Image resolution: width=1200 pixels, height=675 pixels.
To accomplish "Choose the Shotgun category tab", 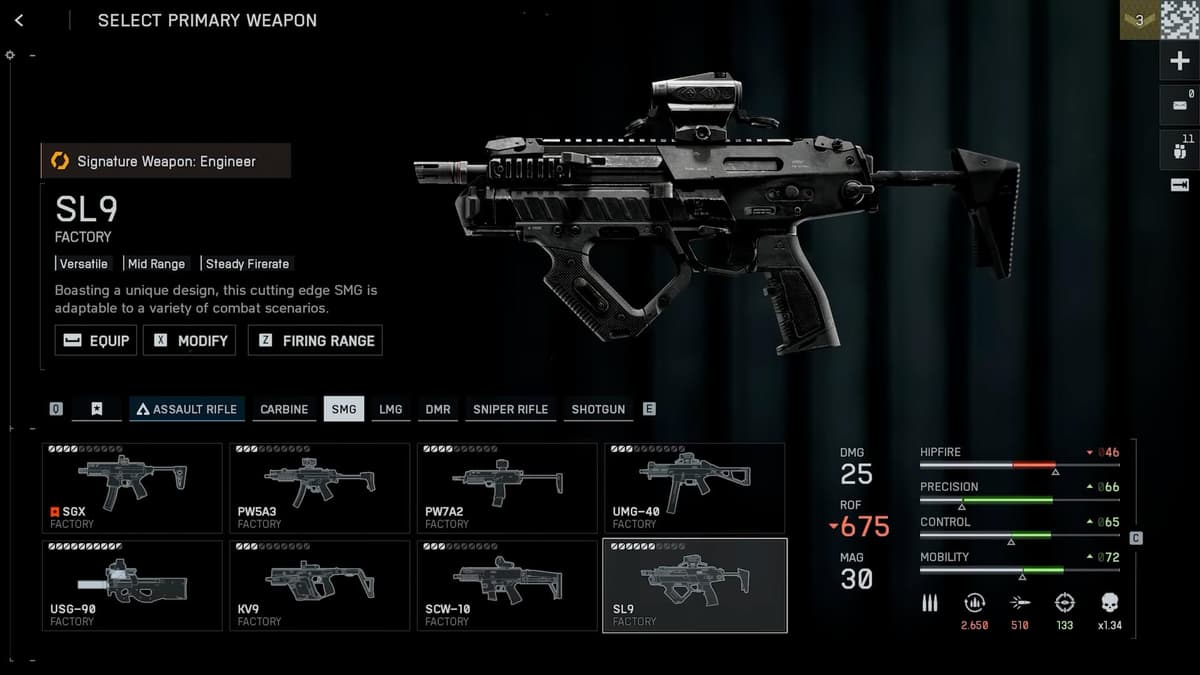I will tap(598, 409).
